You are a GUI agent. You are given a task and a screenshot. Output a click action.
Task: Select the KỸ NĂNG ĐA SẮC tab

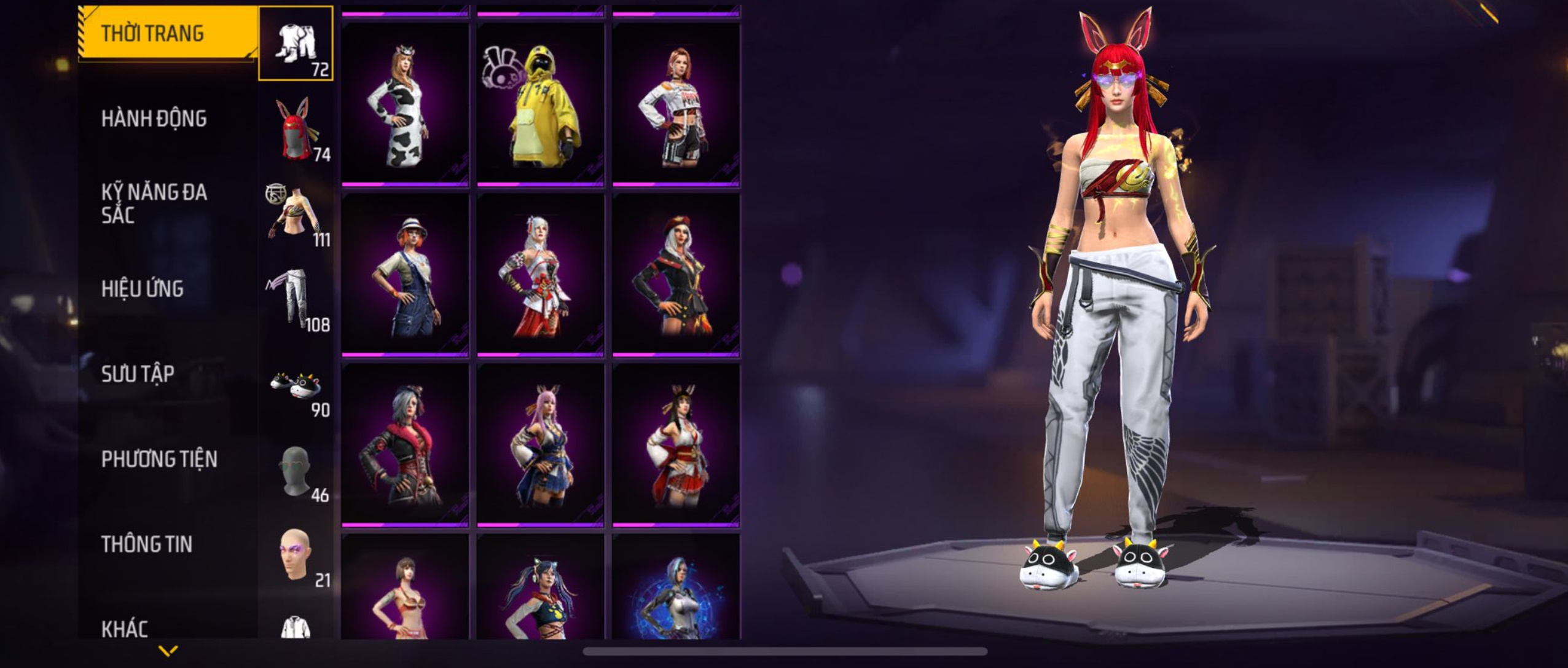click(x=154, y=203)
